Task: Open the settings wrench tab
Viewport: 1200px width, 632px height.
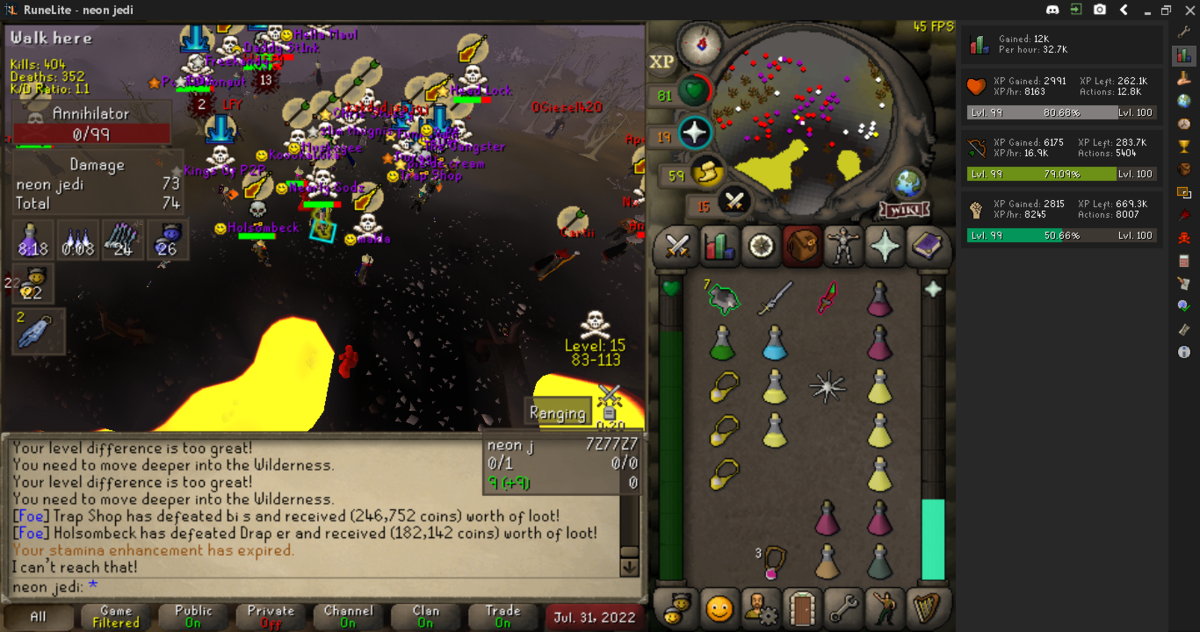Action: [841, 607]
